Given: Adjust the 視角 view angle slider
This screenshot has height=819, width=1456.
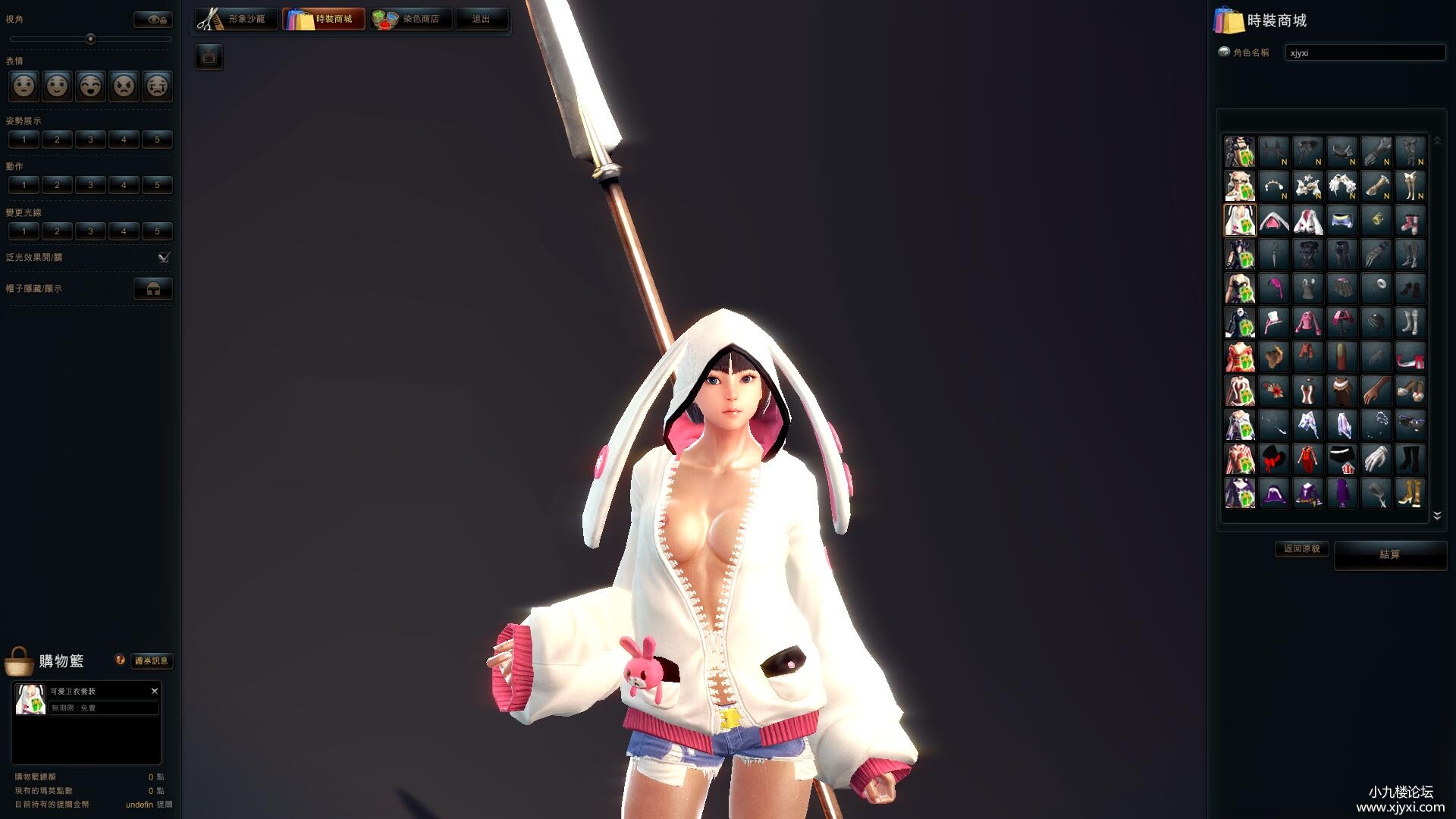Looking at the screenshot, I should [92, 39].
